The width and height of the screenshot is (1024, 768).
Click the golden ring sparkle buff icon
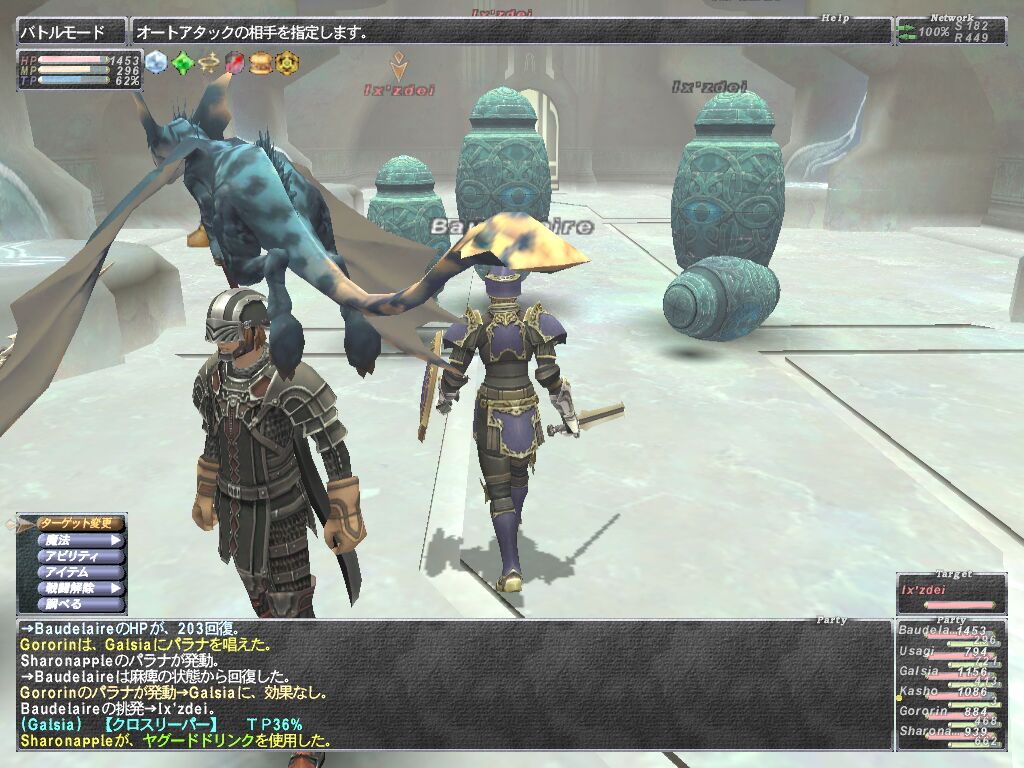click(x=208, y=62)
